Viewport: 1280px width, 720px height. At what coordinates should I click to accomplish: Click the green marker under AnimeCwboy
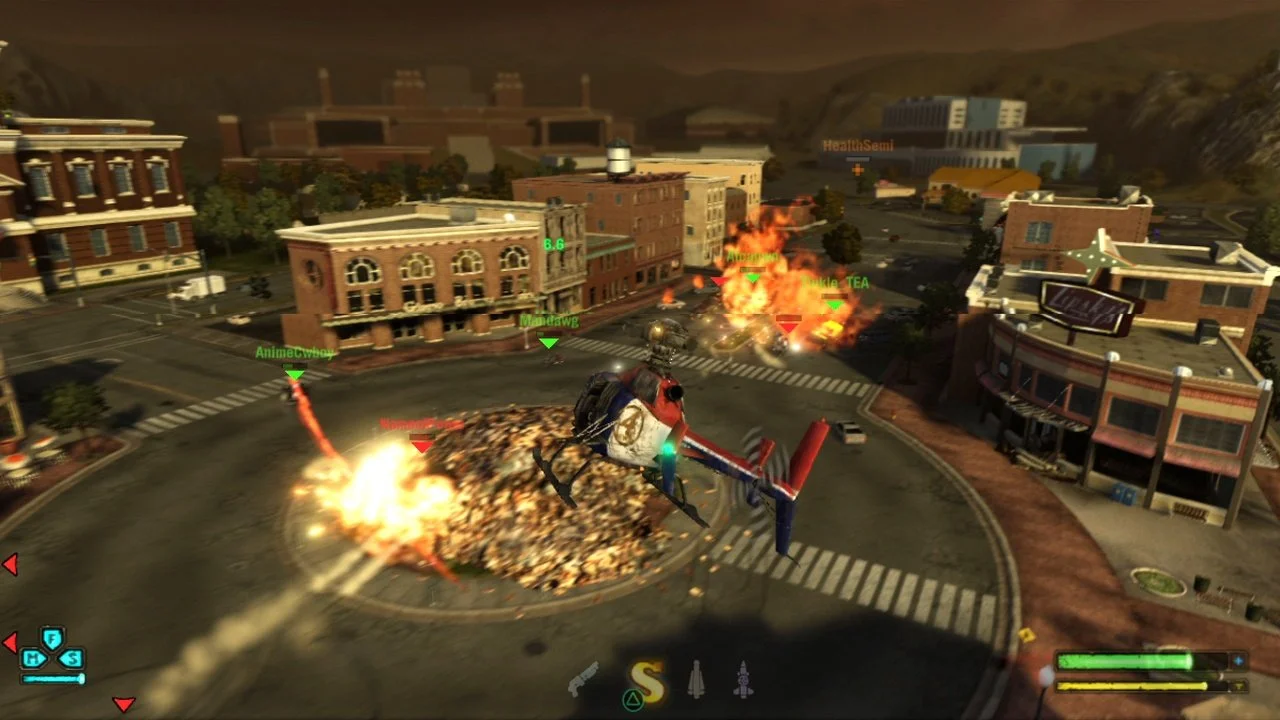pos(293,374)
